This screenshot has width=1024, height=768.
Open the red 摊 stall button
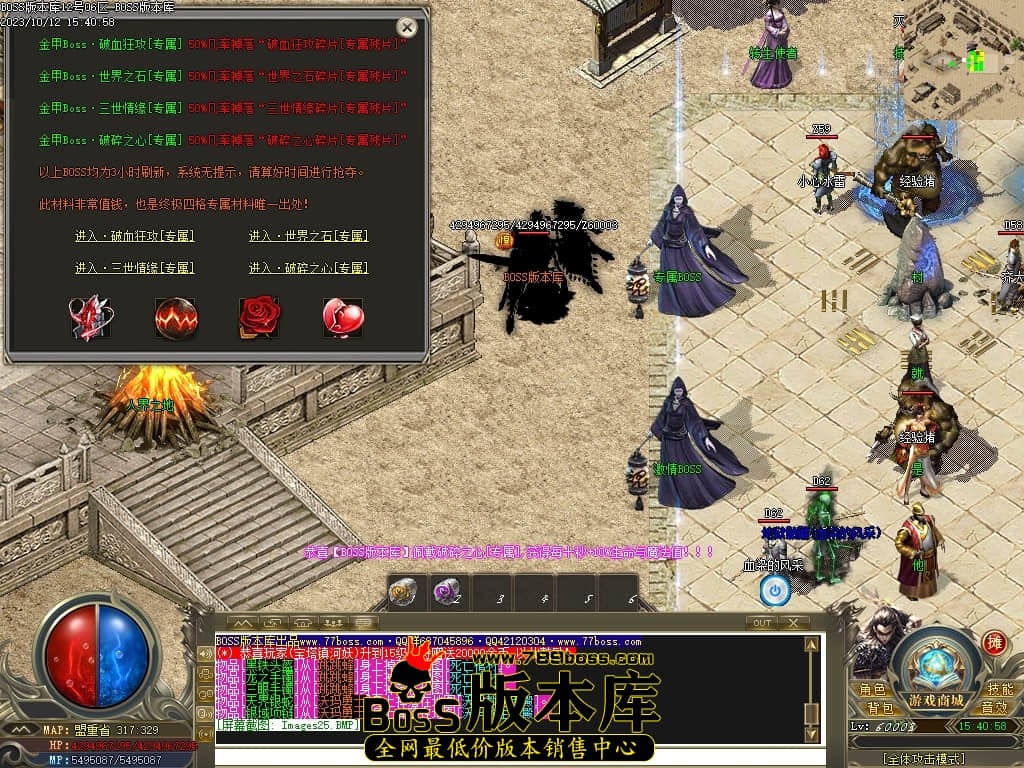[x=994, y=643]
